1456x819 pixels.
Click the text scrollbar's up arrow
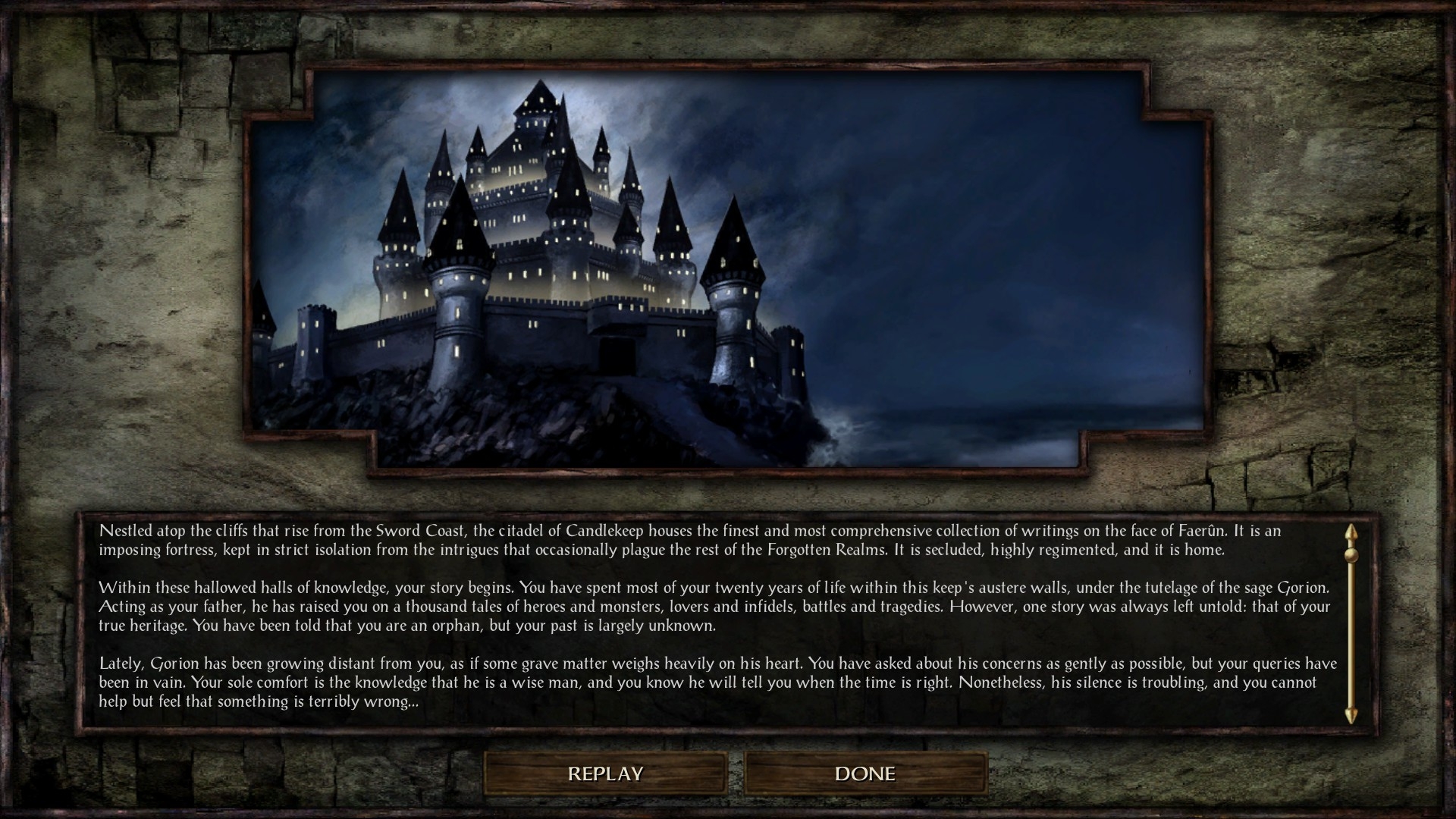(x=1351, y=532)
